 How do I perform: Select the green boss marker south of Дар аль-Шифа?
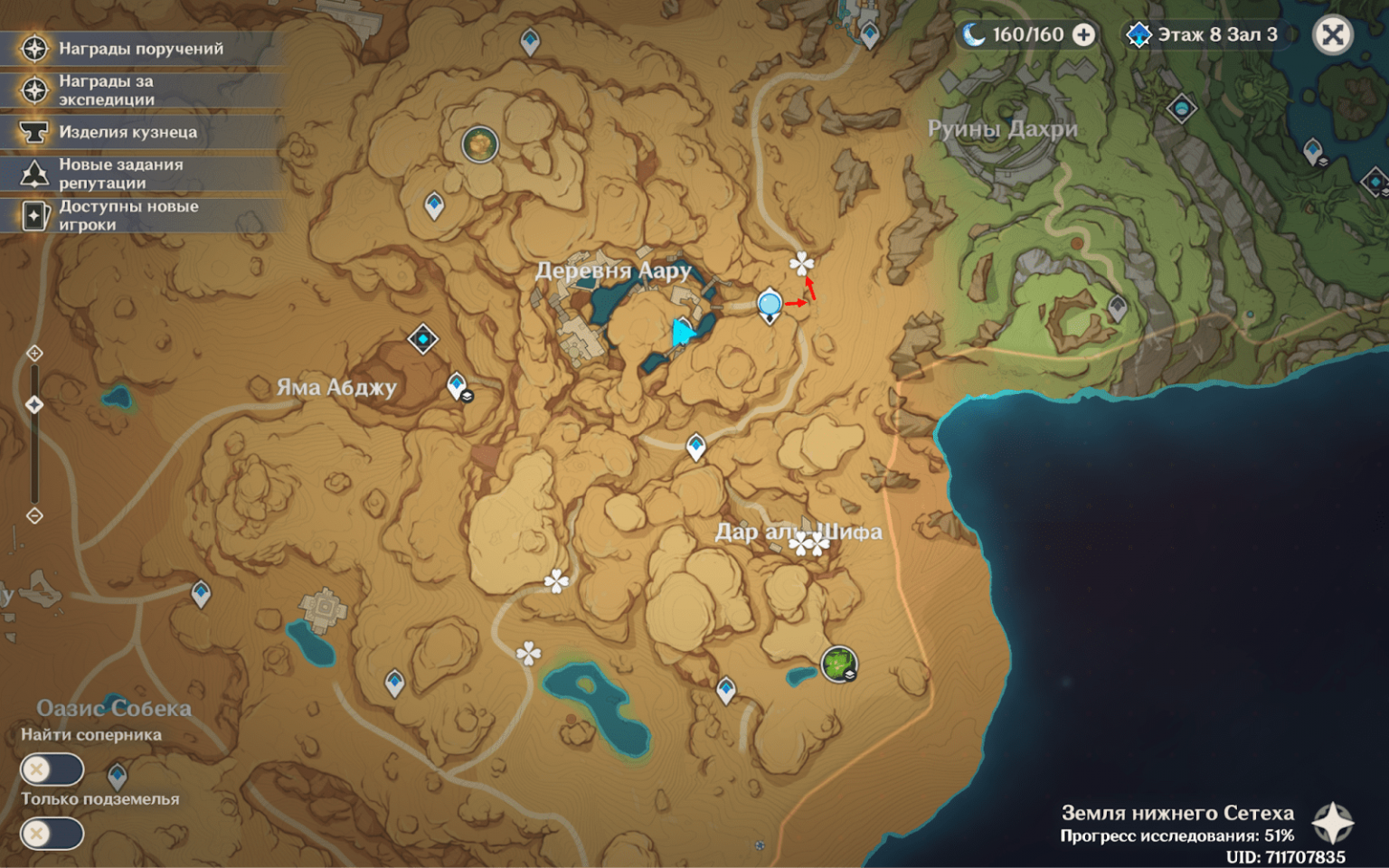pos(838,664)
